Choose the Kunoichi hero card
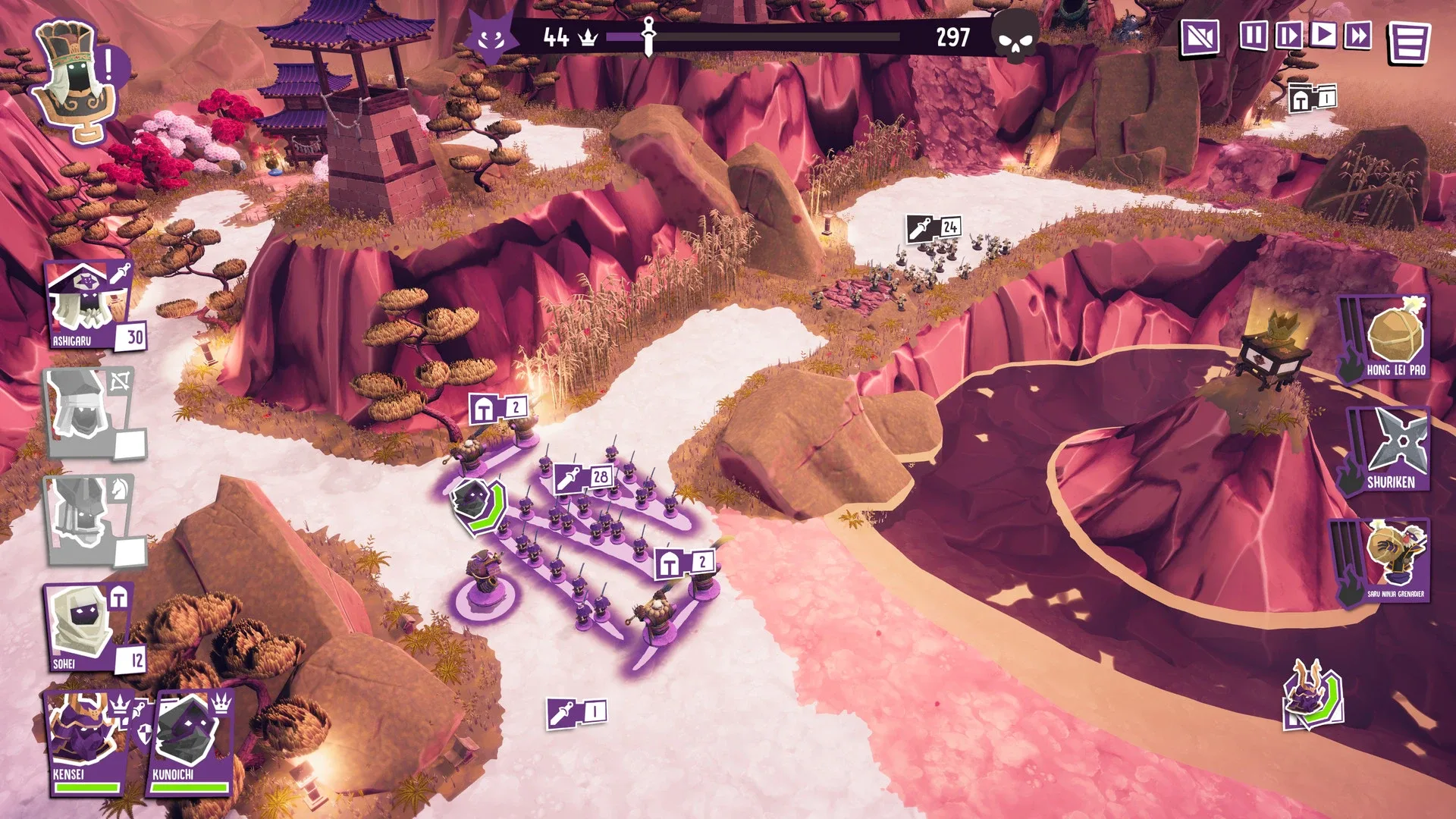 (191, 743)
